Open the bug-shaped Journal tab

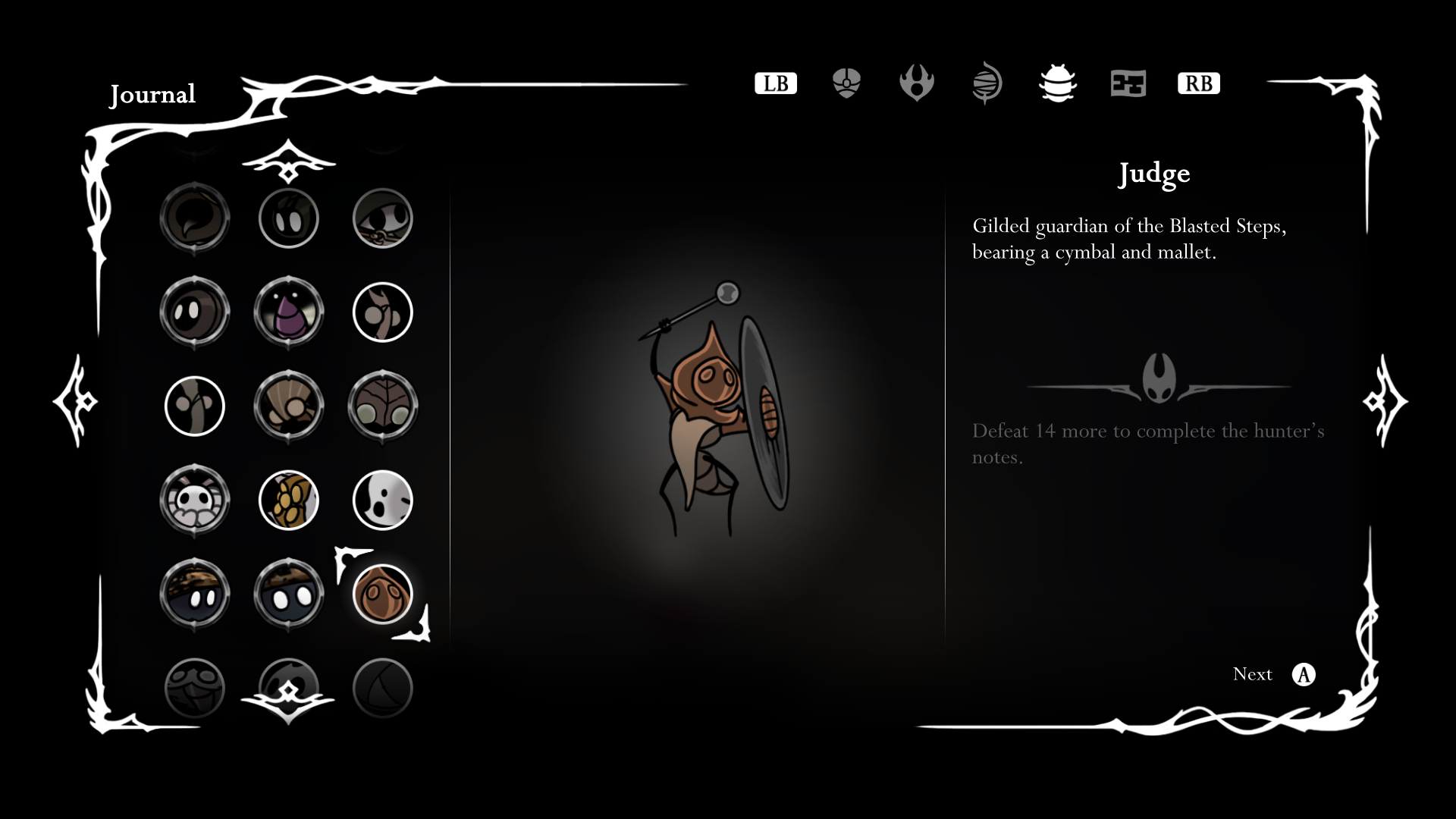pyautogui.click(x=1057, y=83)
